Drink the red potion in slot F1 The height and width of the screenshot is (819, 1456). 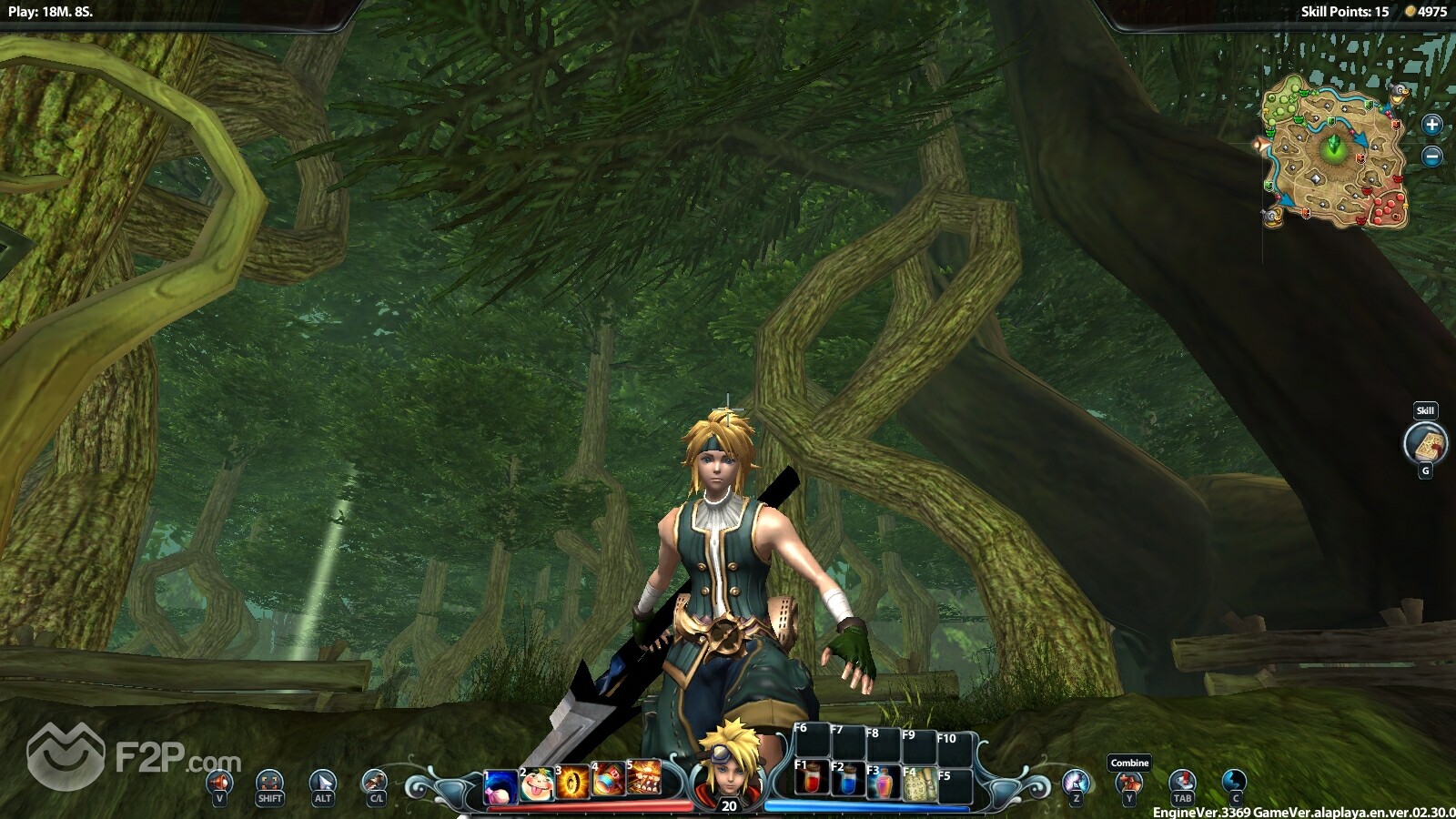[x=812, y=781]
